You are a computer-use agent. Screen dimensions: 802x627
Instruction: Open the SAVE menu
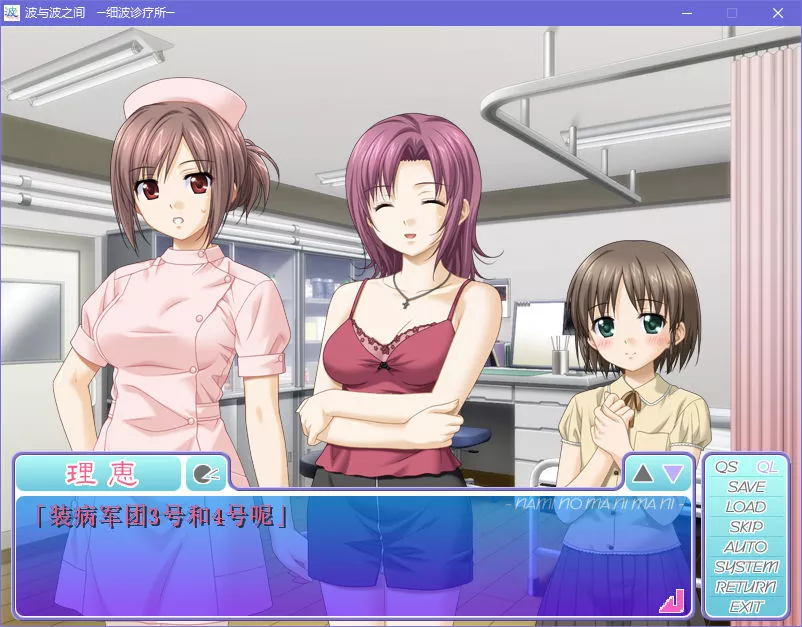(x=746, y=487)
